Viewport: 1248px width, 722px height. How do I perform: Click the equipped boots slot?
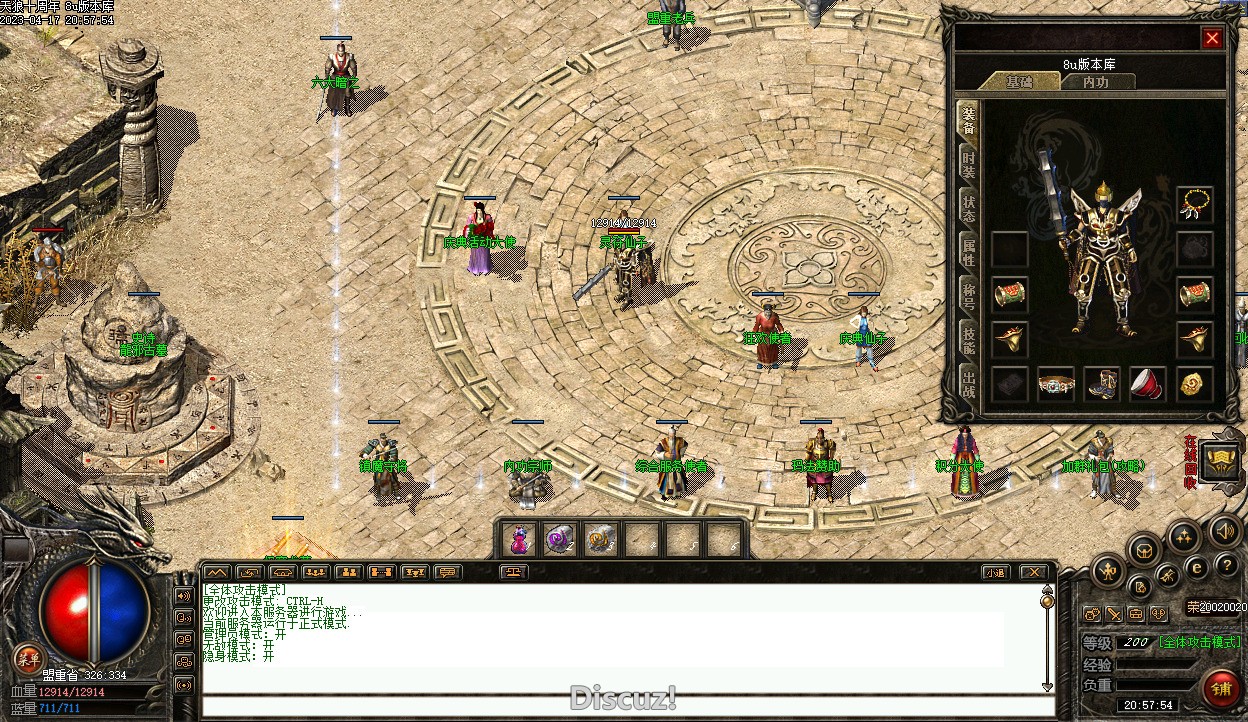pos(1102,384)
